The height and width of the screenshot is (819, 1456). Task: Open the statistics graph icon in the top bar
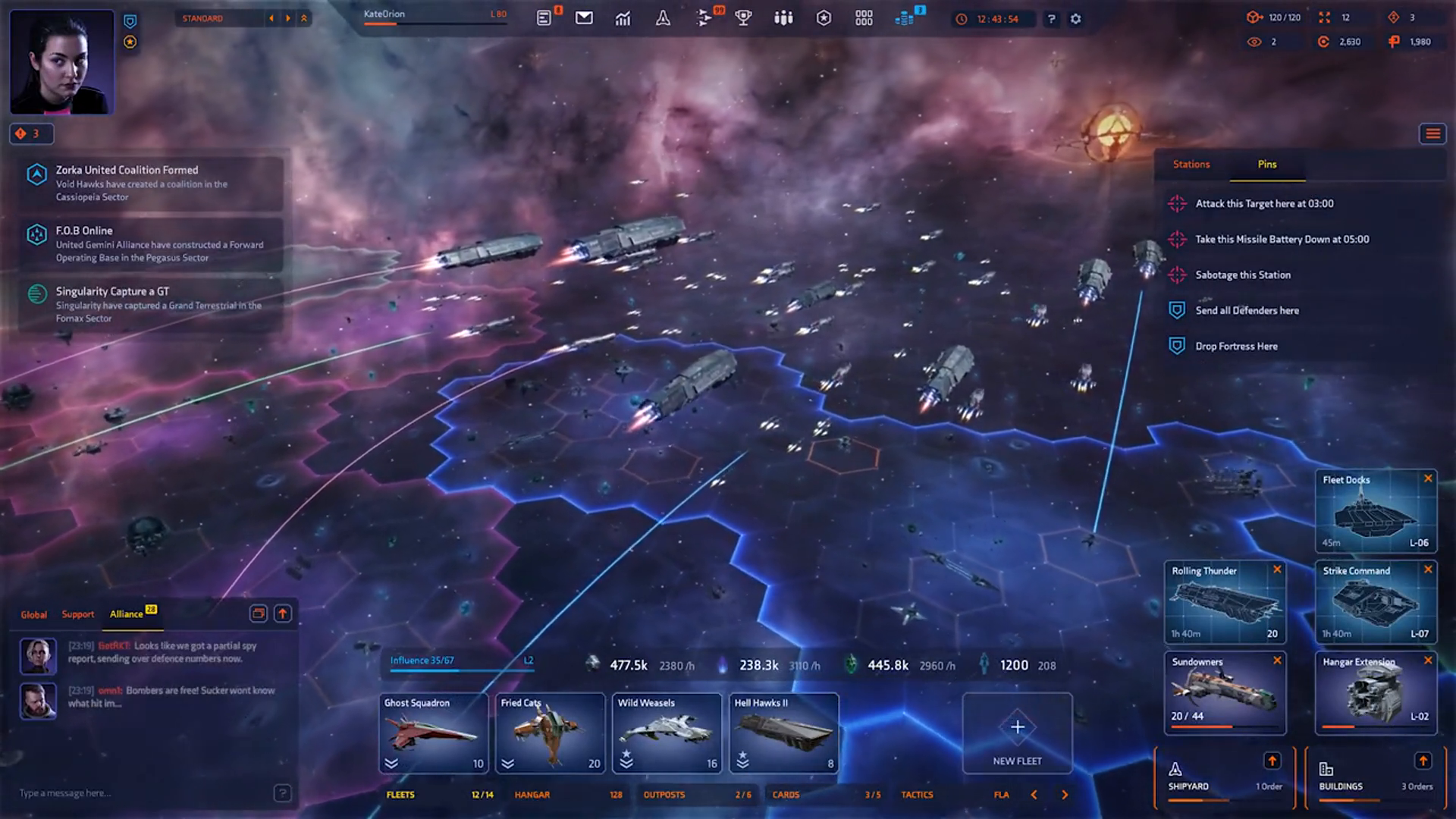tap(623, 17)
